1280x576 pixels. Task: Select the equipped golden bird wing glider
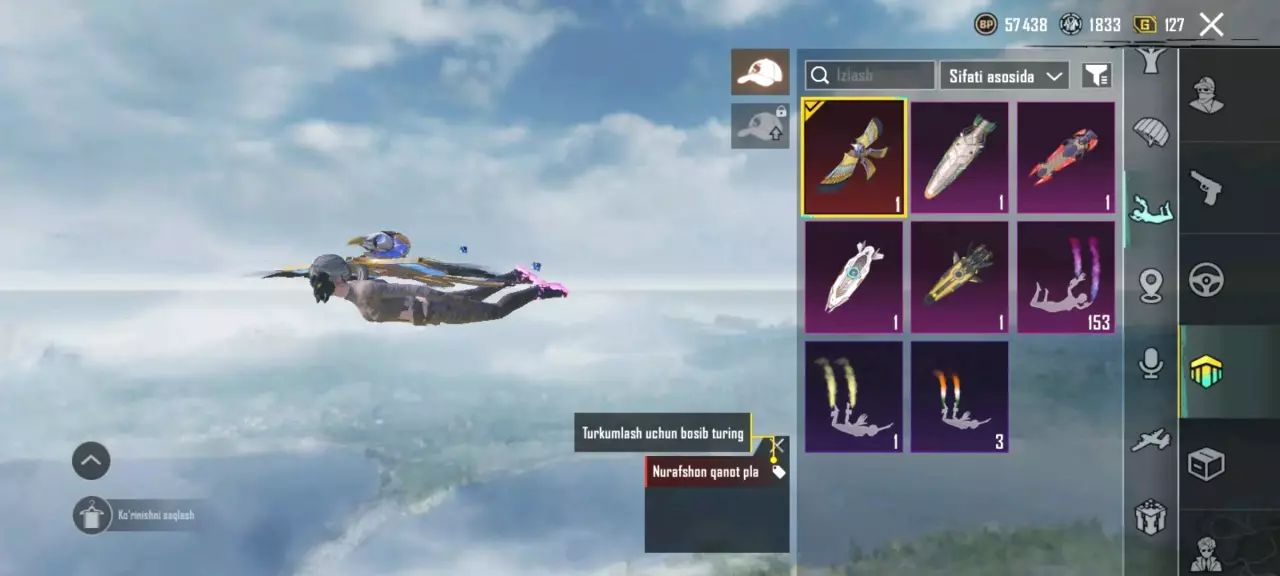(x=854, y=158)
